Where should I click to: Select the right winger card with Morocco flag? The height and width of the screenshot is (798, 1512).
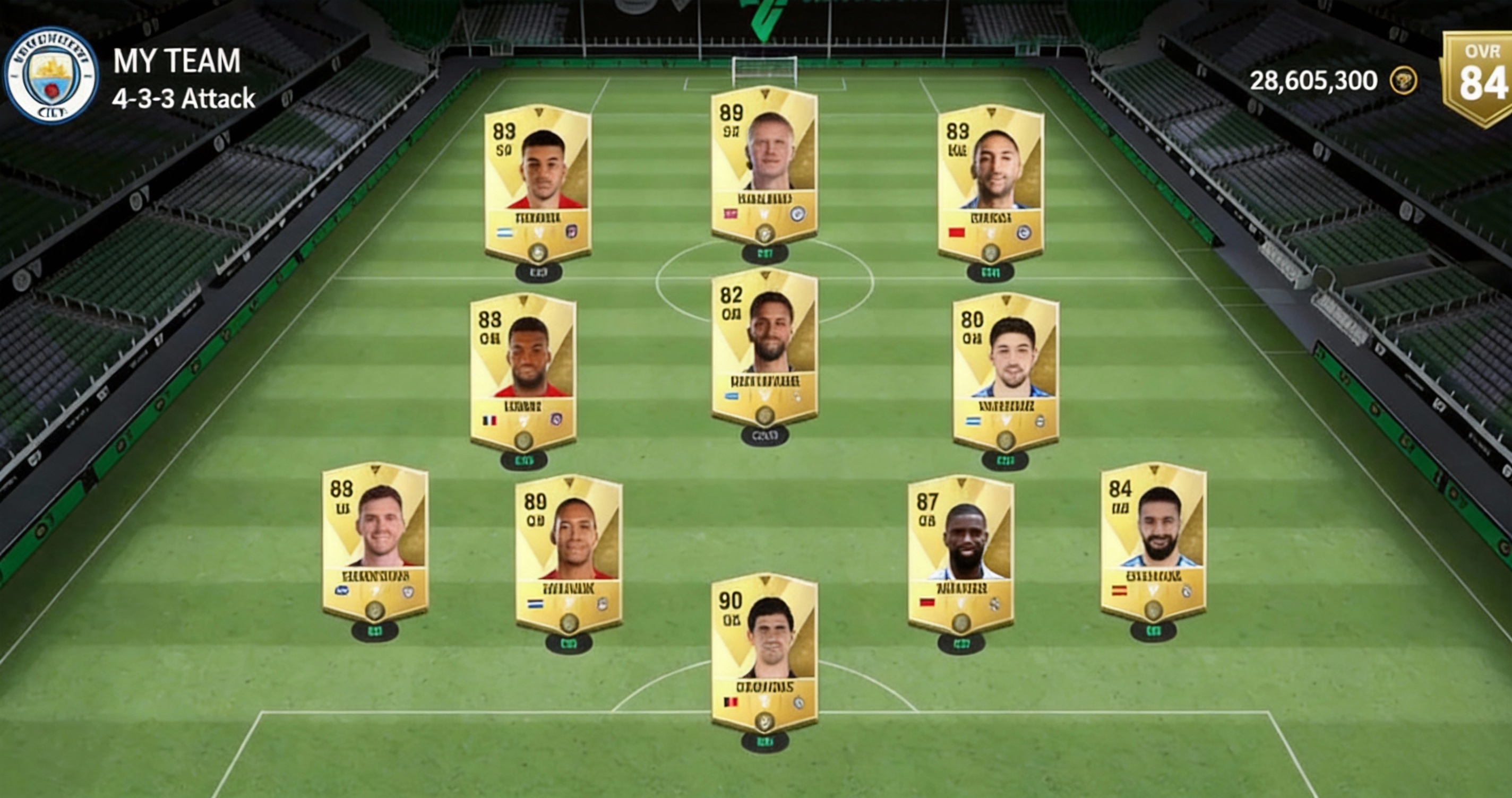pyautogui.click(x=991, y=183)
